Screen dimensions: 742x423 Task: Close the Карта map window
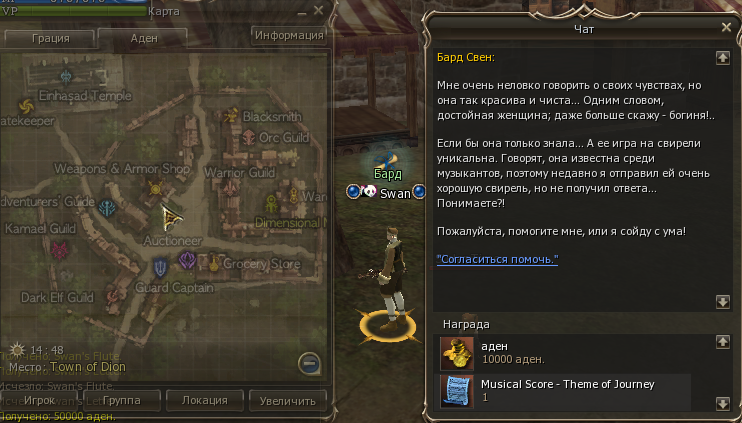pos(318,11)
